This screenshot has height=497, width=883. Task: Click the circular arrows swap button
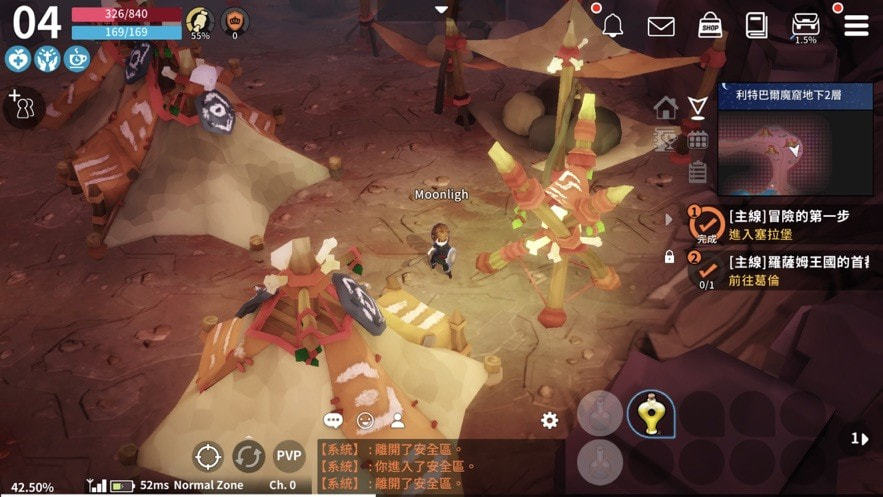pyautogui.click(x=248, y=457)
